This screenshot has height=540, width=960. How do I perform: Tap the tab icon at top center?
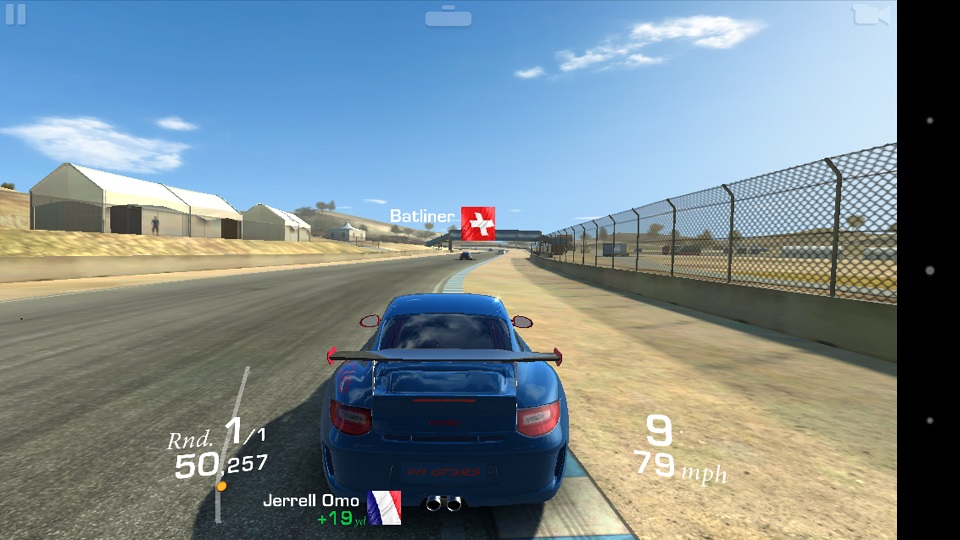pos(448,17)
